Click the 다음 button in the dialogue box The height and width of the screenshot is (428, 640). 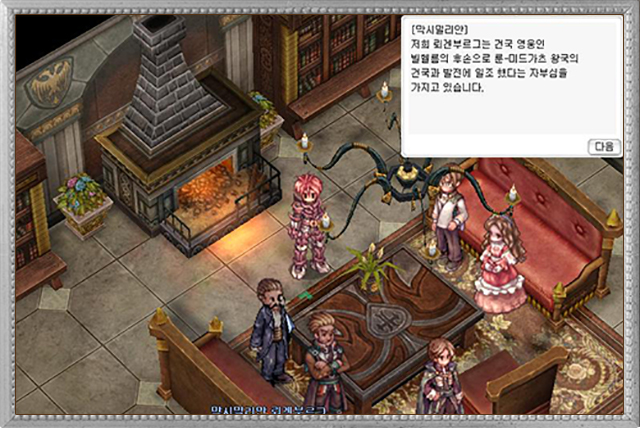(603, 146)
